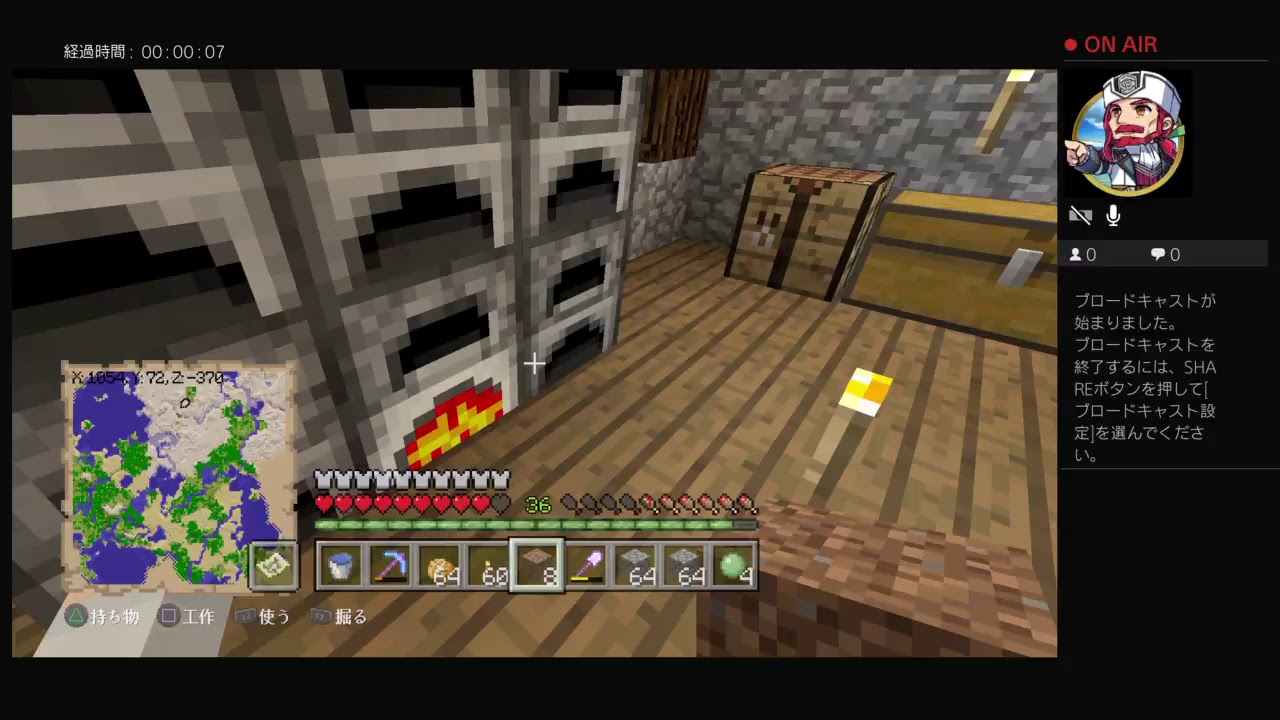The height and width of the screenshot is (720, 1280).
Task: Toggle the disabled camera icon on
Action: [1081, 215]
